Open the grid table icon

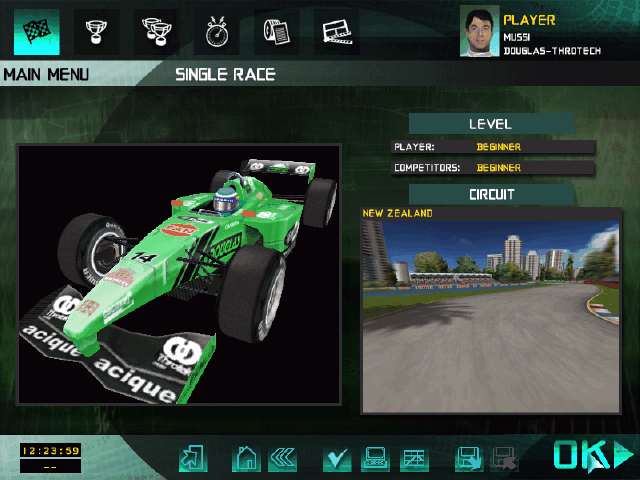(x=413, y=459)
